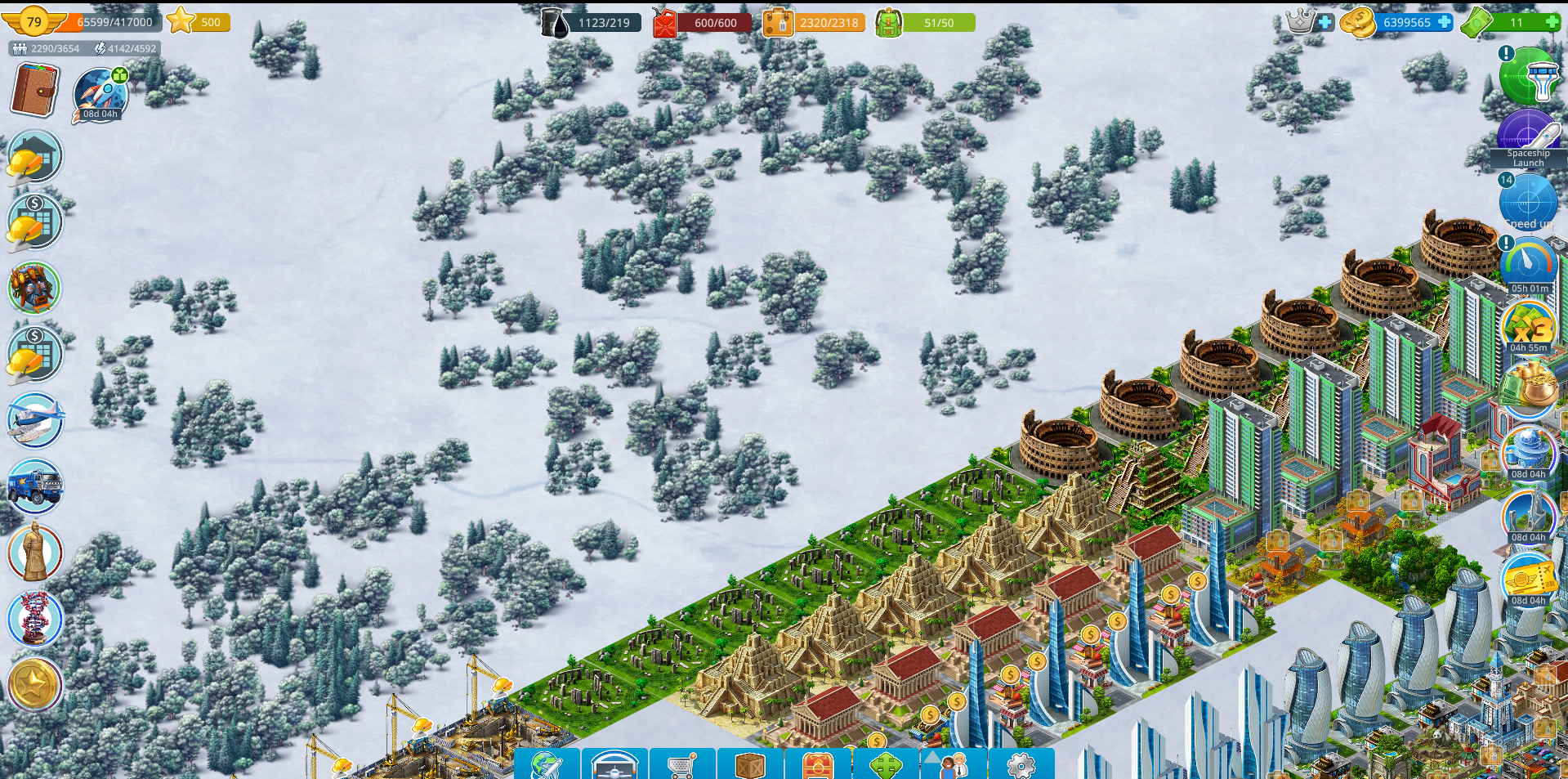Open the DNA helix collection icon
The height and width of the screenshot is (779, 1568).
34,619
